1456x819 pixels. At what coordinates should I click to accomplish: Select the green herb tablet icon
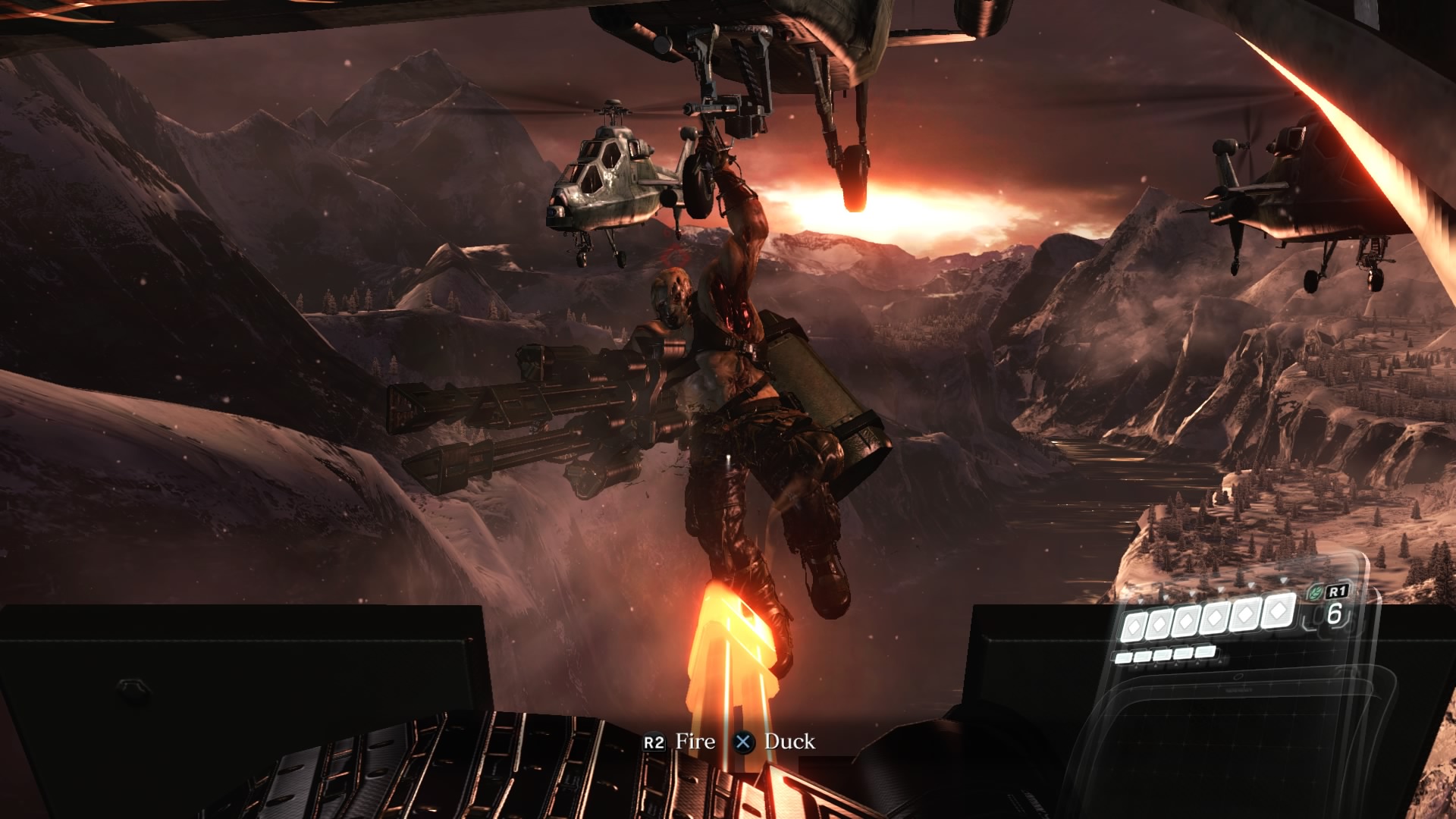pos(1316,593)
